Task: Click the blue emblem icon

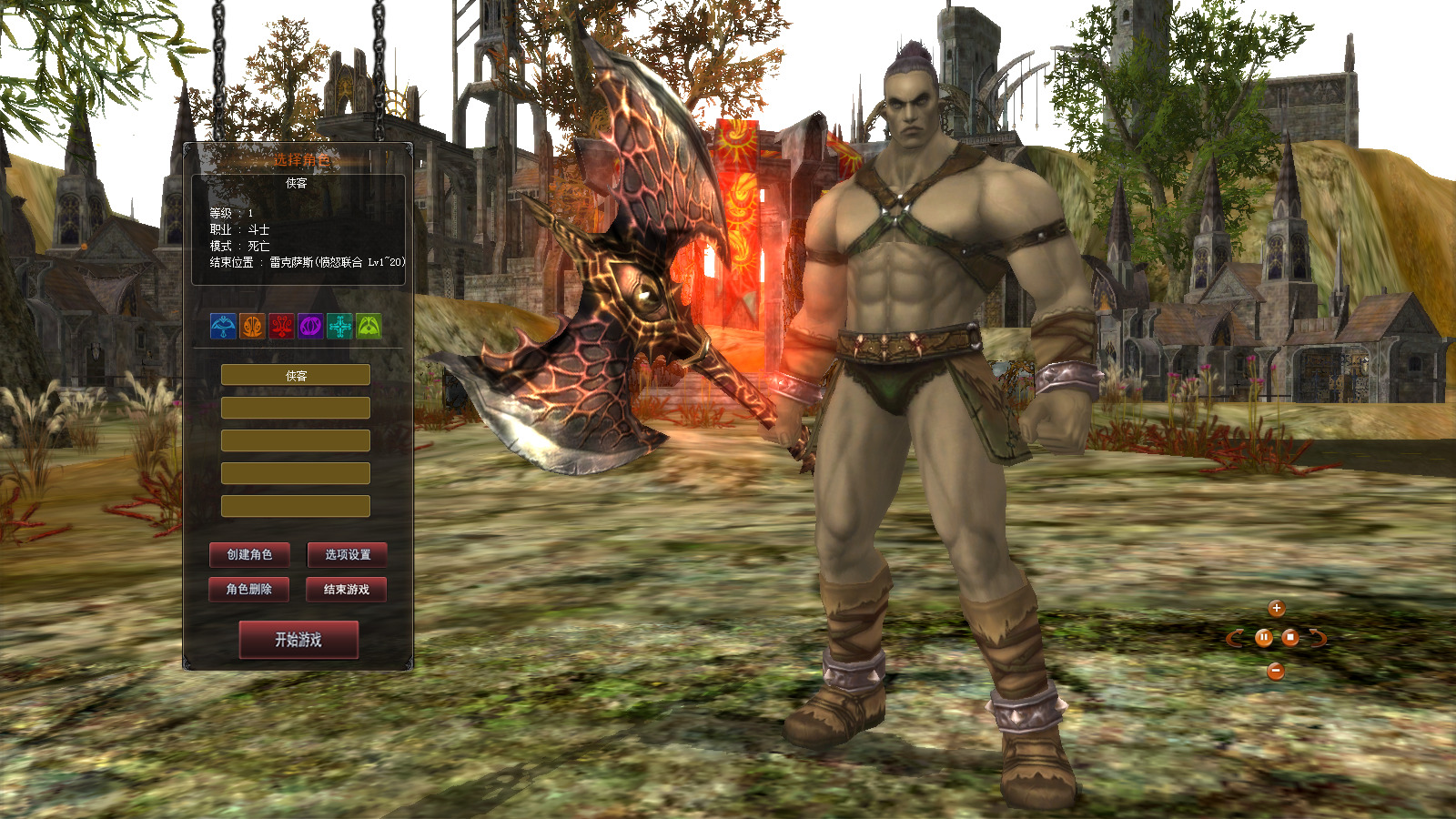Action: click(223, 326)
